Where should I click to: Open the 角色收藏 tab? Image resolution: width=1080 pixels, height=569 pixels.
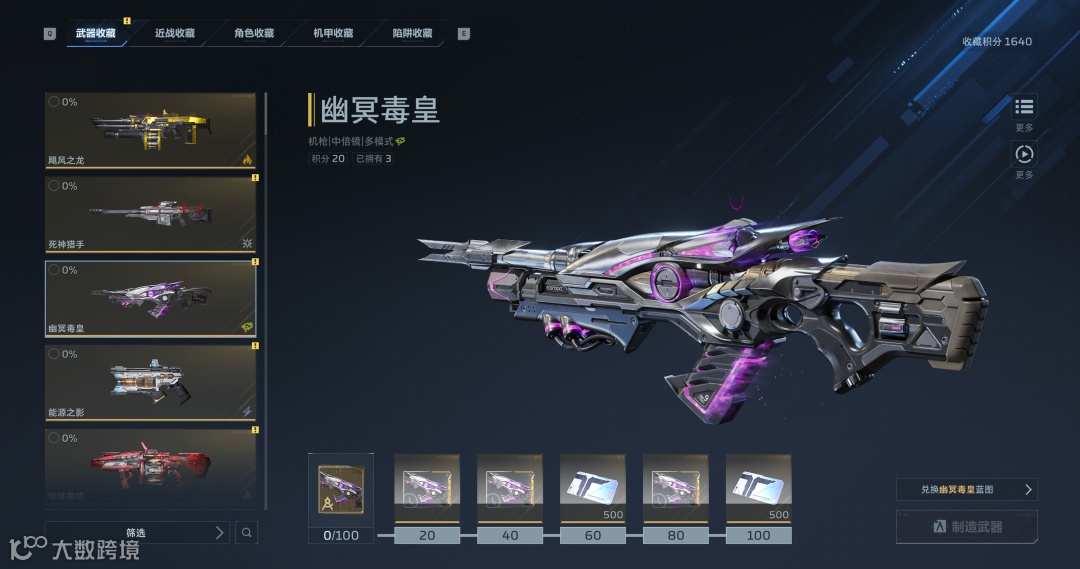(x=254, y=33)
